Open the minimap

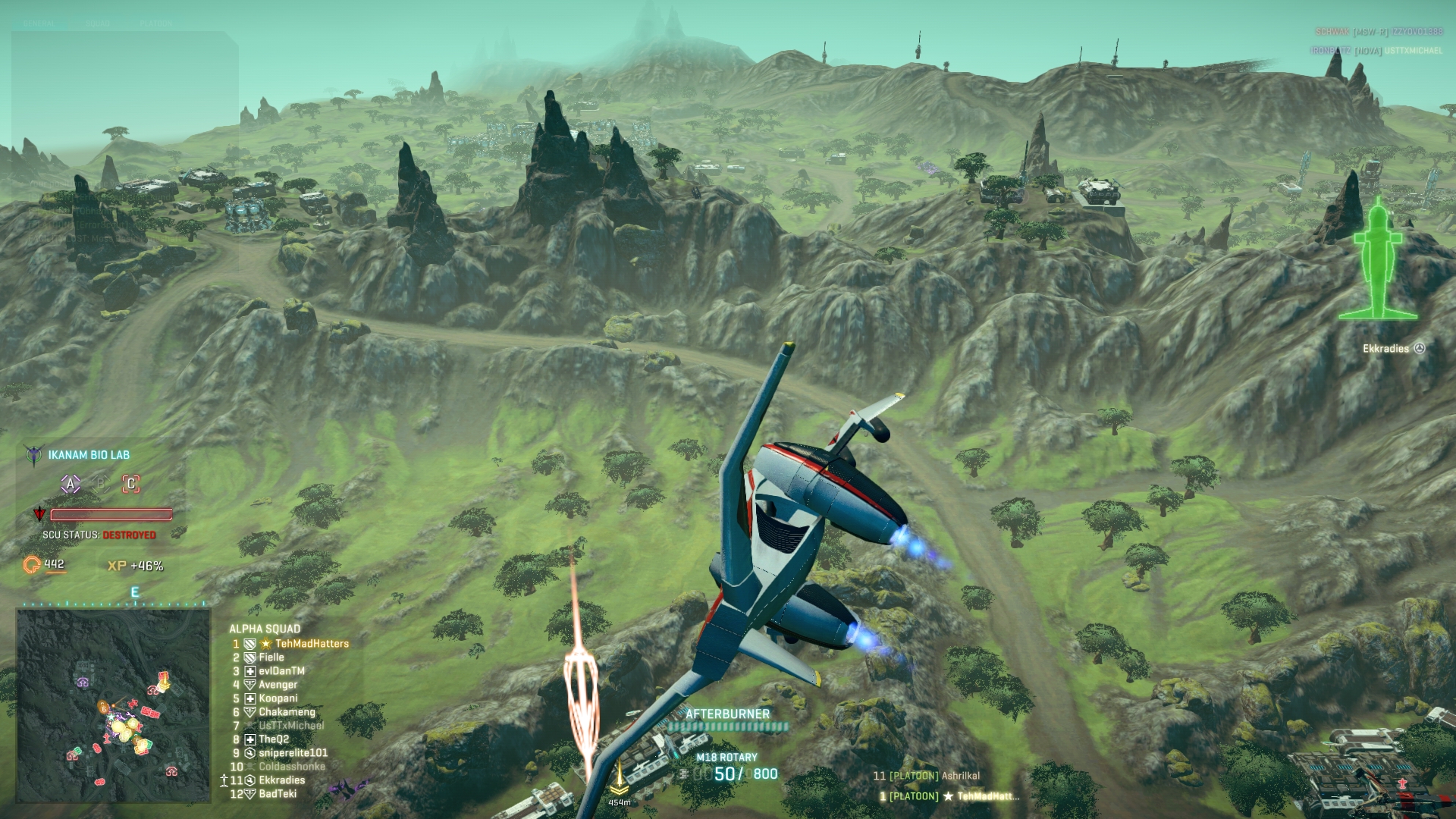point(114,705)
